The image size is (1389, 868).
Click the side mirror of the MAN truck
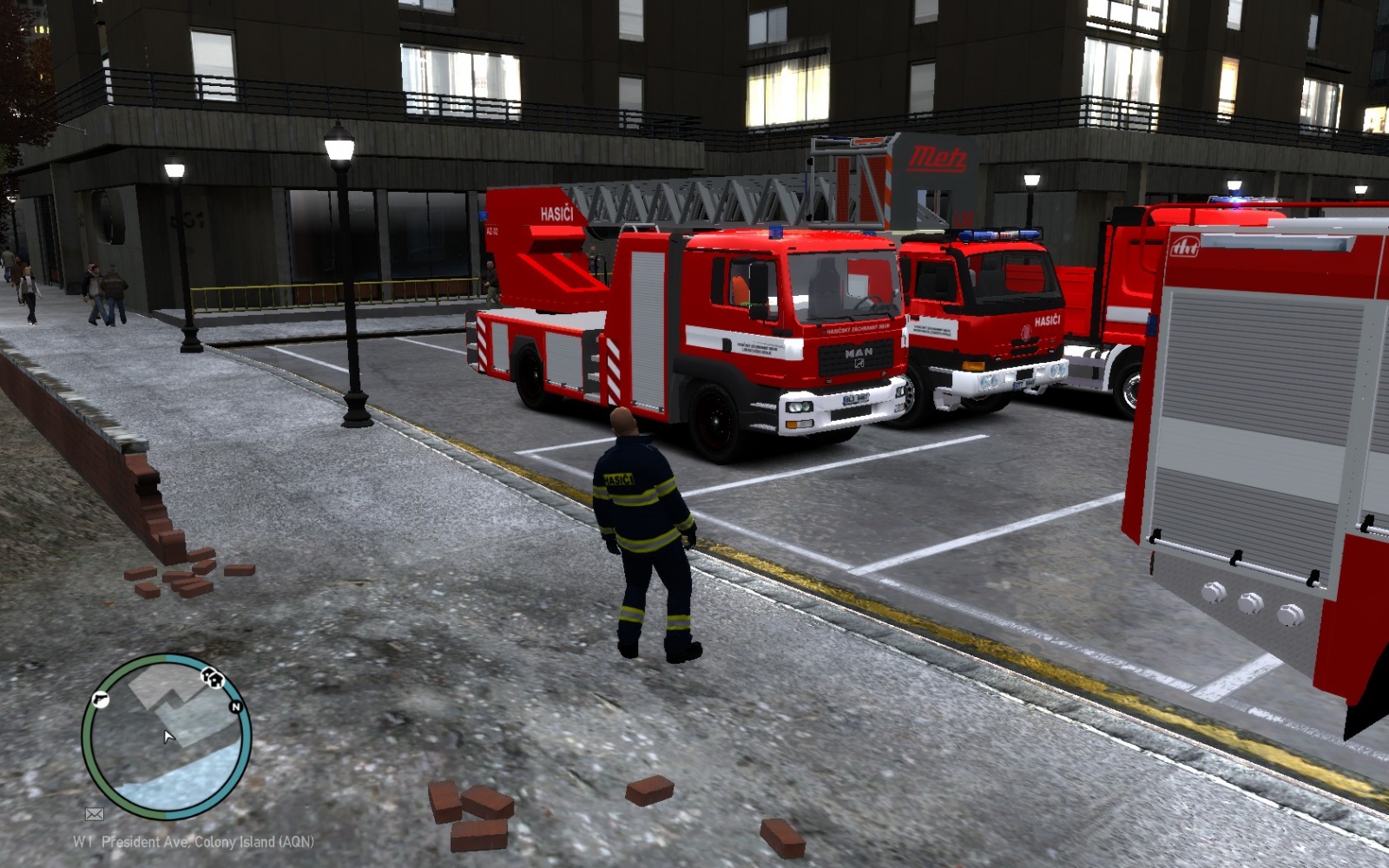click(x=760, y=290)
